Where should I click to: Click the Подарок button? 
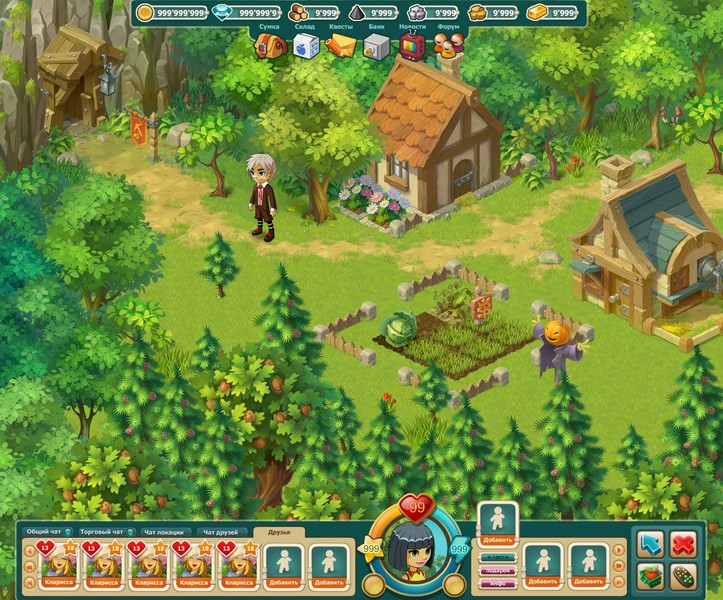click(497, 569)
